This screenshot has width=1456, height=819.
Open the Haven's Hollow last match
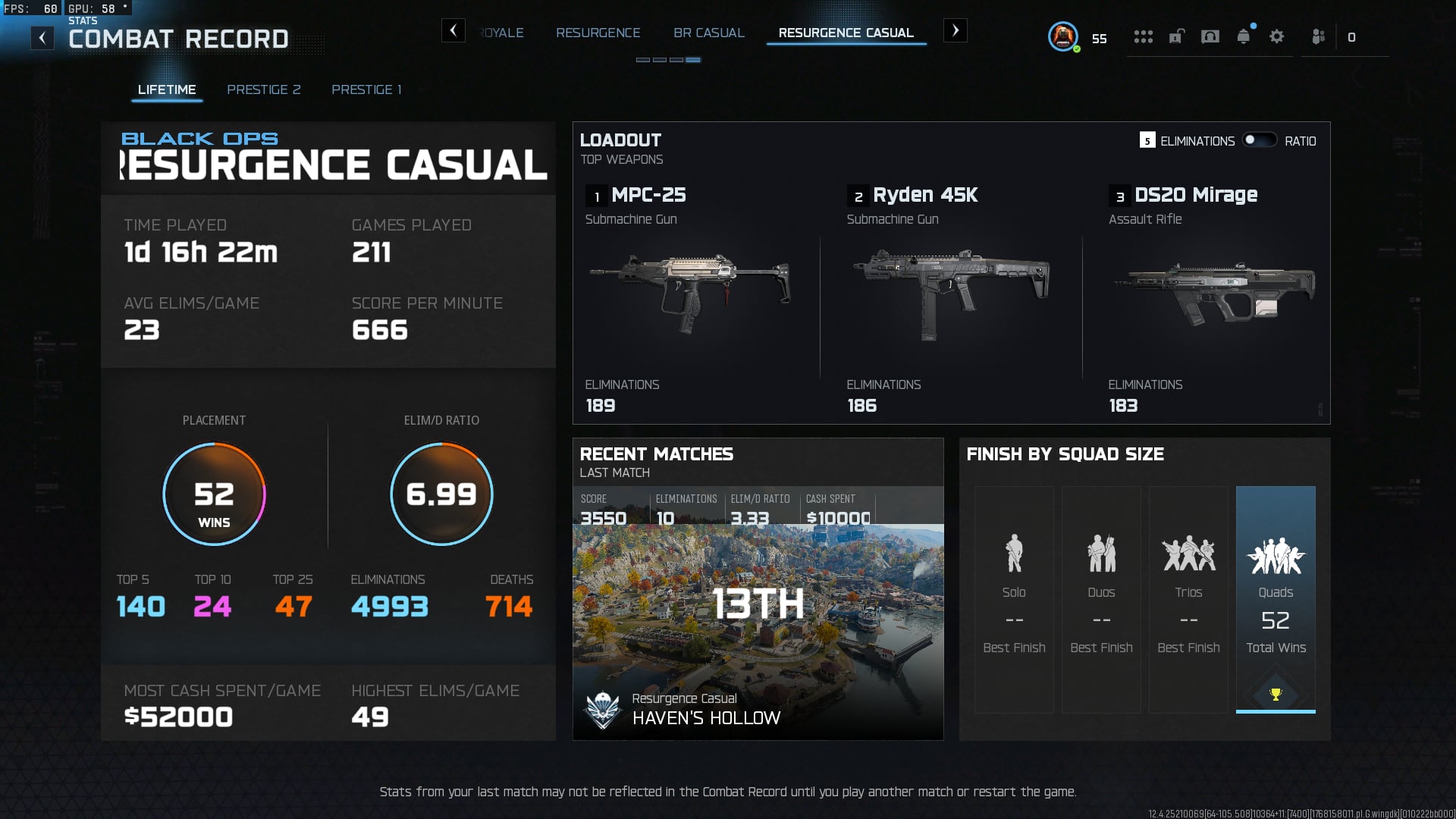click(758, 629)
